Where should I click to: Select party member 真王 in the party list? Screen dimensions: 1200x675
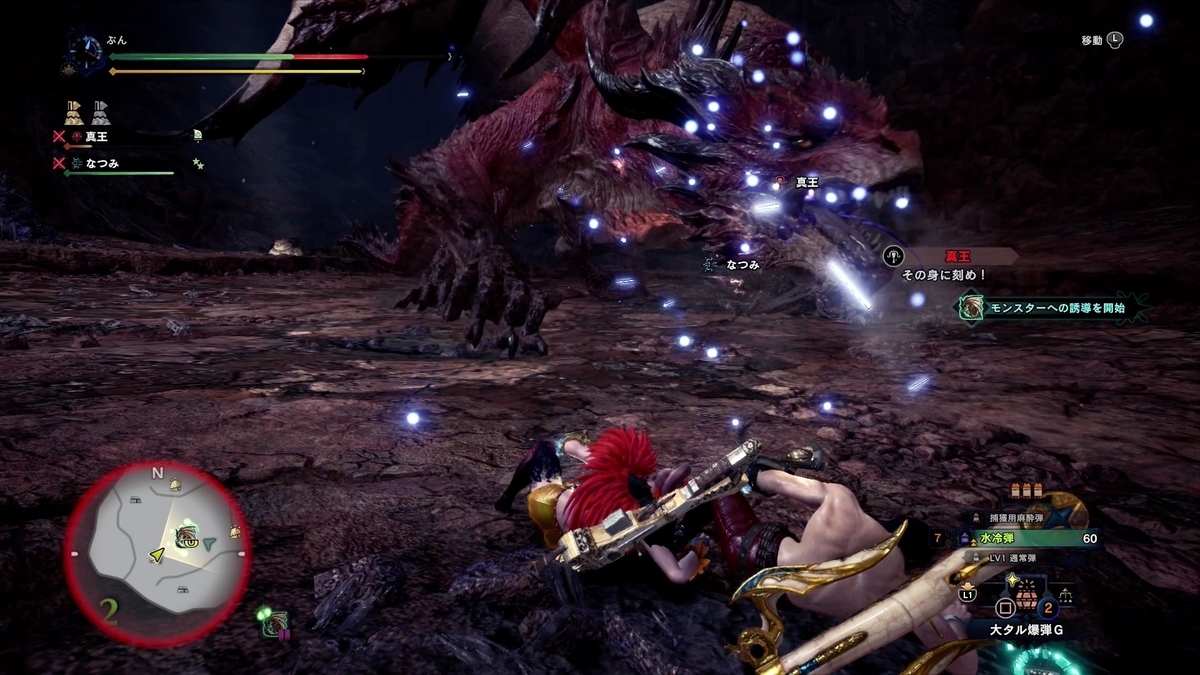click(97, 136)
